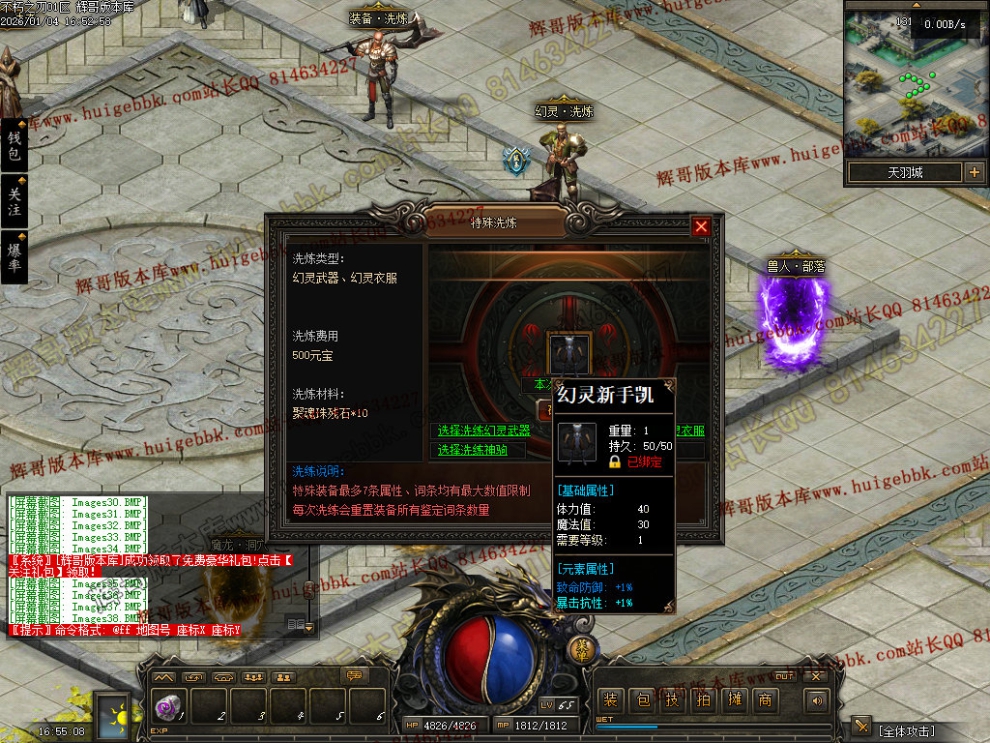Screen dimensions: 990x743
Task: Select the armor item in the refining slot
Action: pos(569,354)
